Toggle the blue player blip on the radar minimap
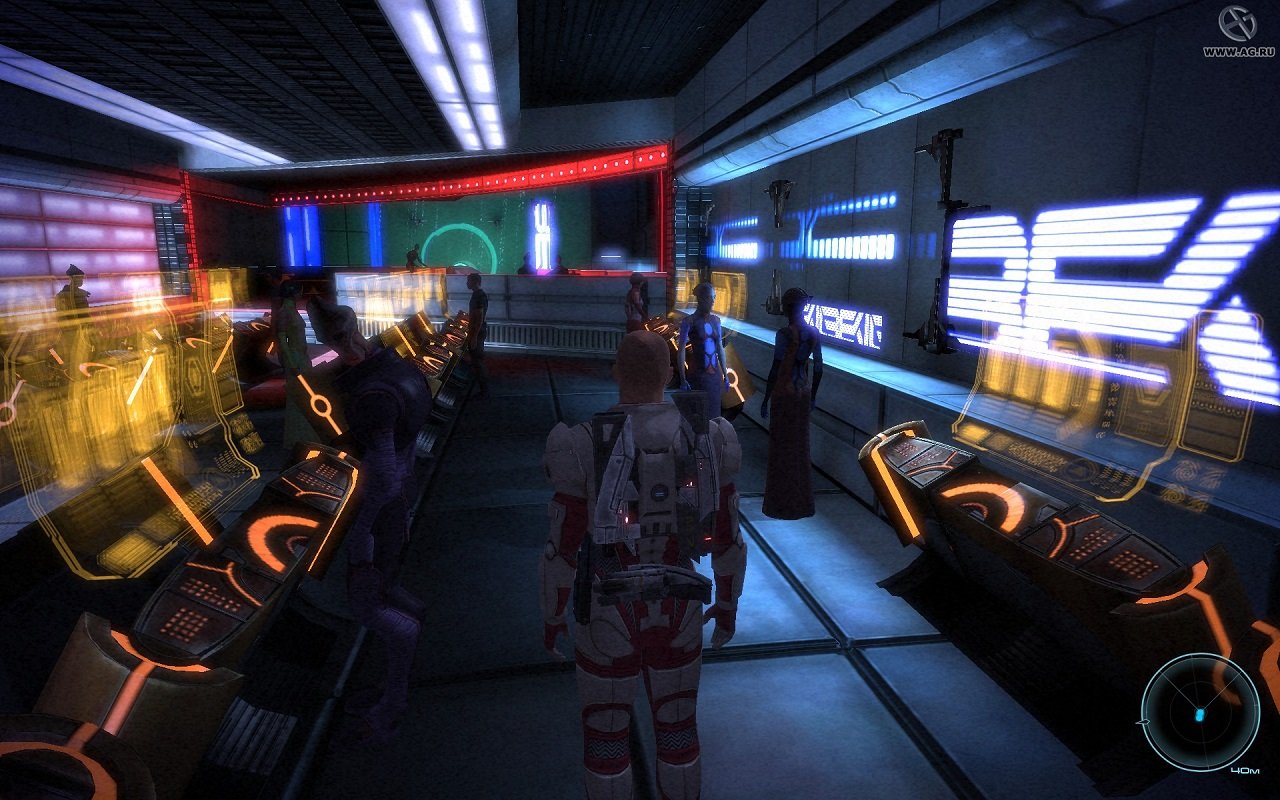Screen dimensions: 1280x800 coord(1197,714)
